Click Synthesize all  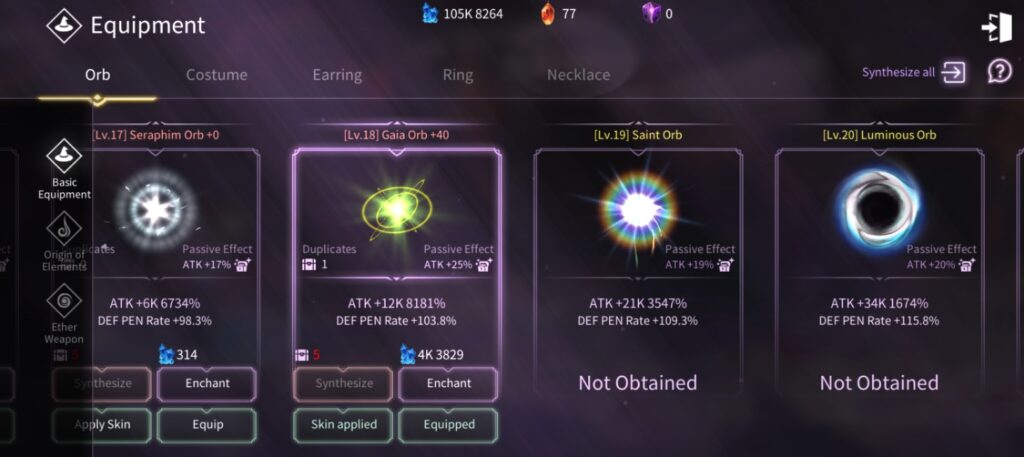[x=913, y=72]
